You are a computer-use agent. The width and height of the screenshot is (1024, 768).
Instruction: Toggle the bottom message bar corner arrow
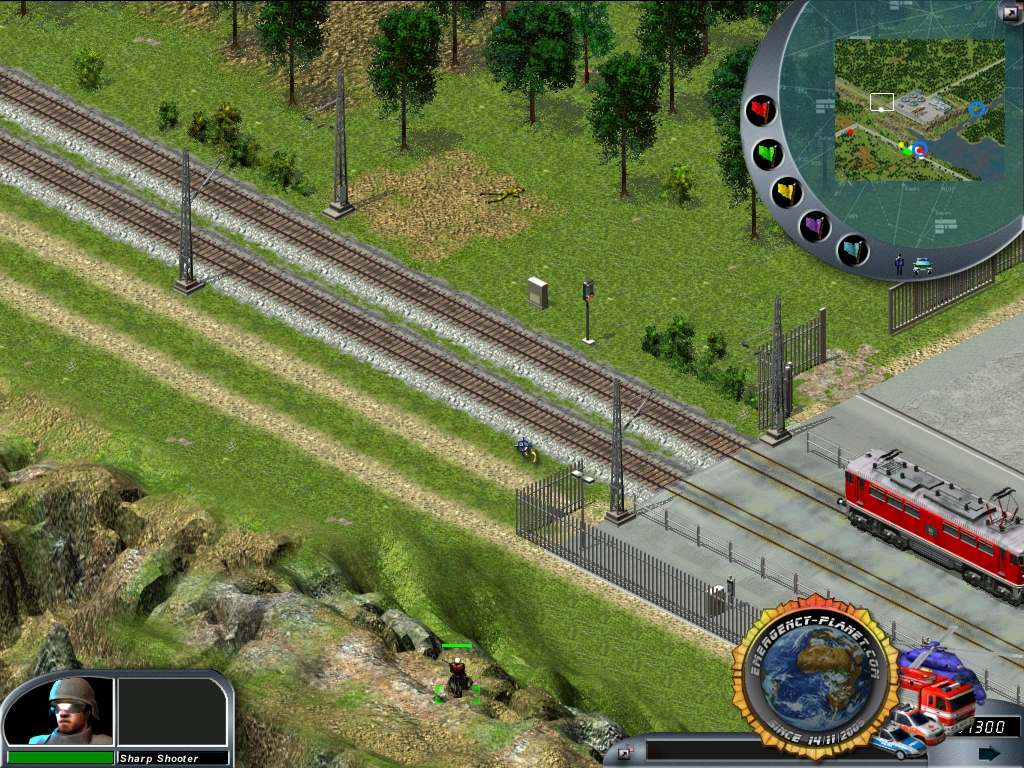click(625, 752)
